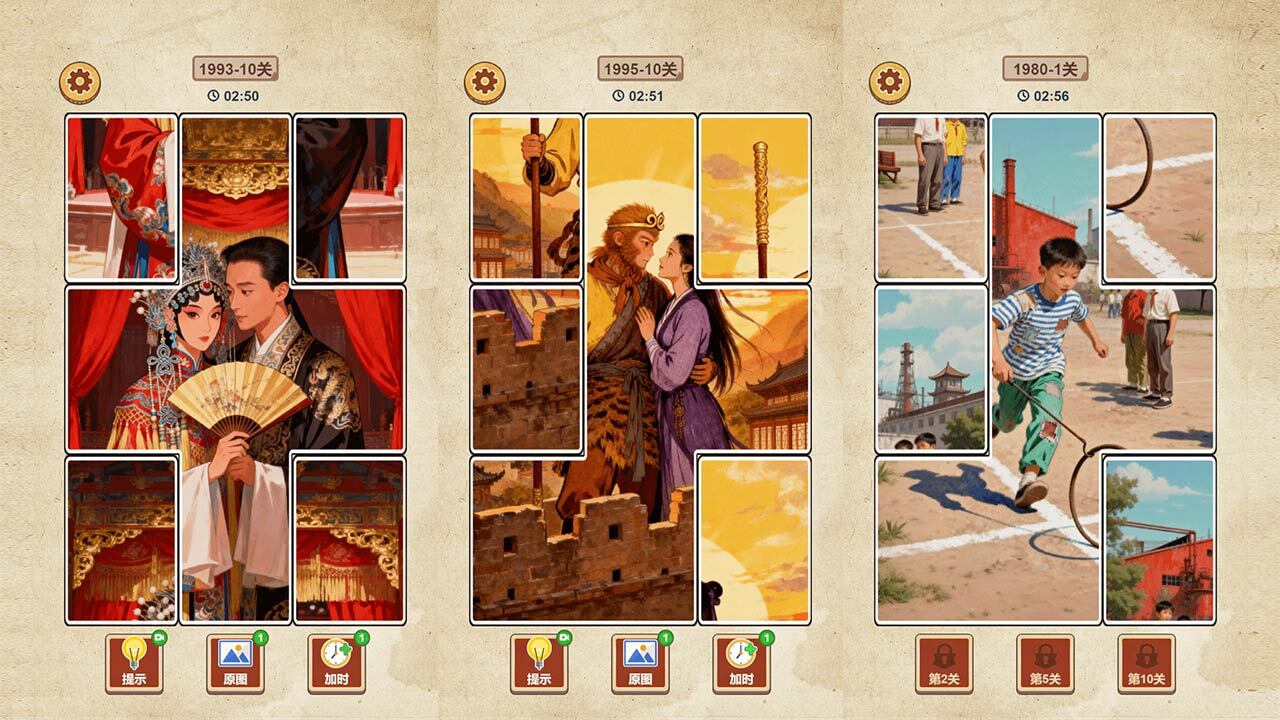The height and width of the screenshot is (720, 1280).
Task: Tap 加时 add-time button below the opera couple puzzle
Action: pos(336,663)
